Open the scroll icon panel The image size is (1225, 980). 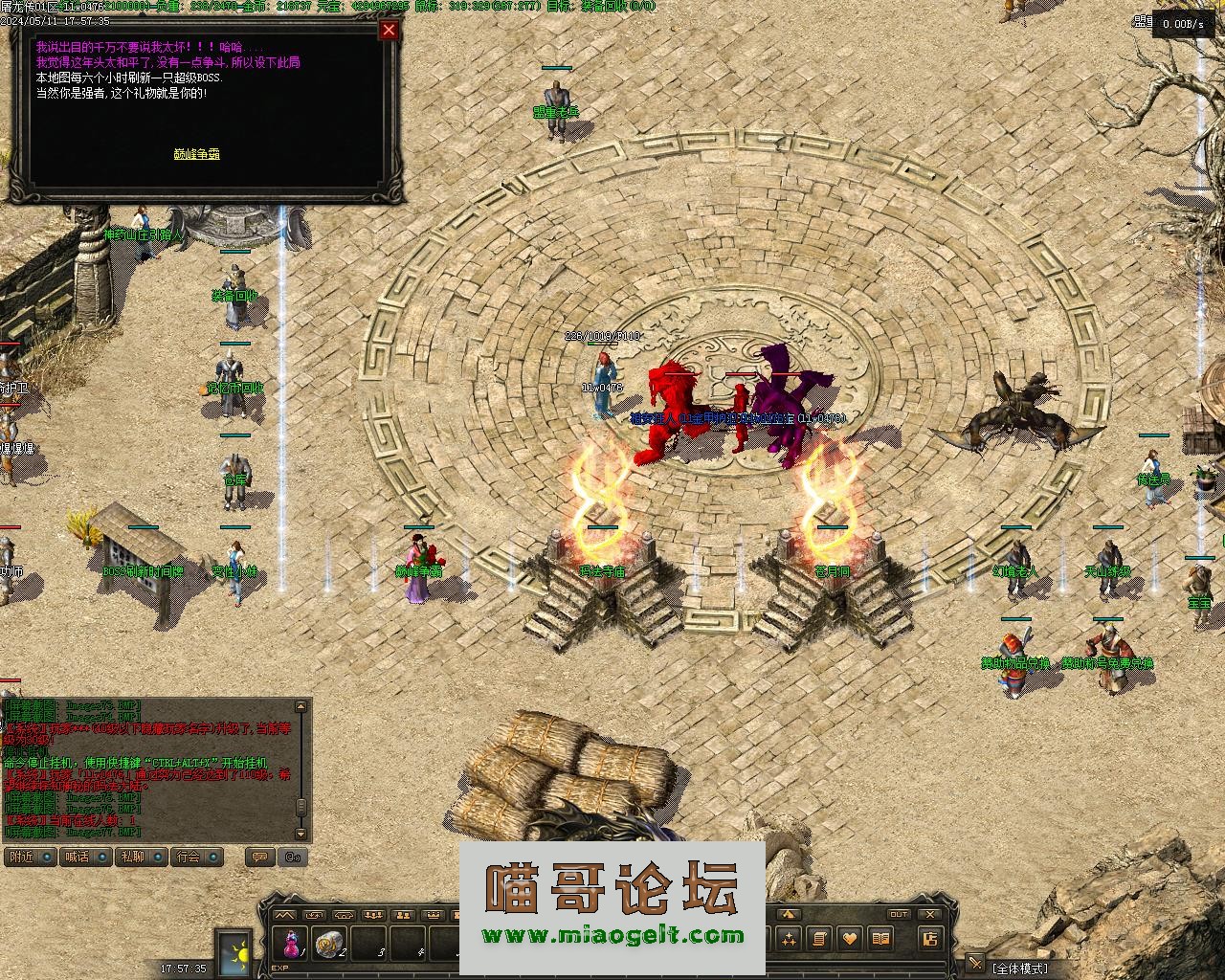tap(818, 939)
